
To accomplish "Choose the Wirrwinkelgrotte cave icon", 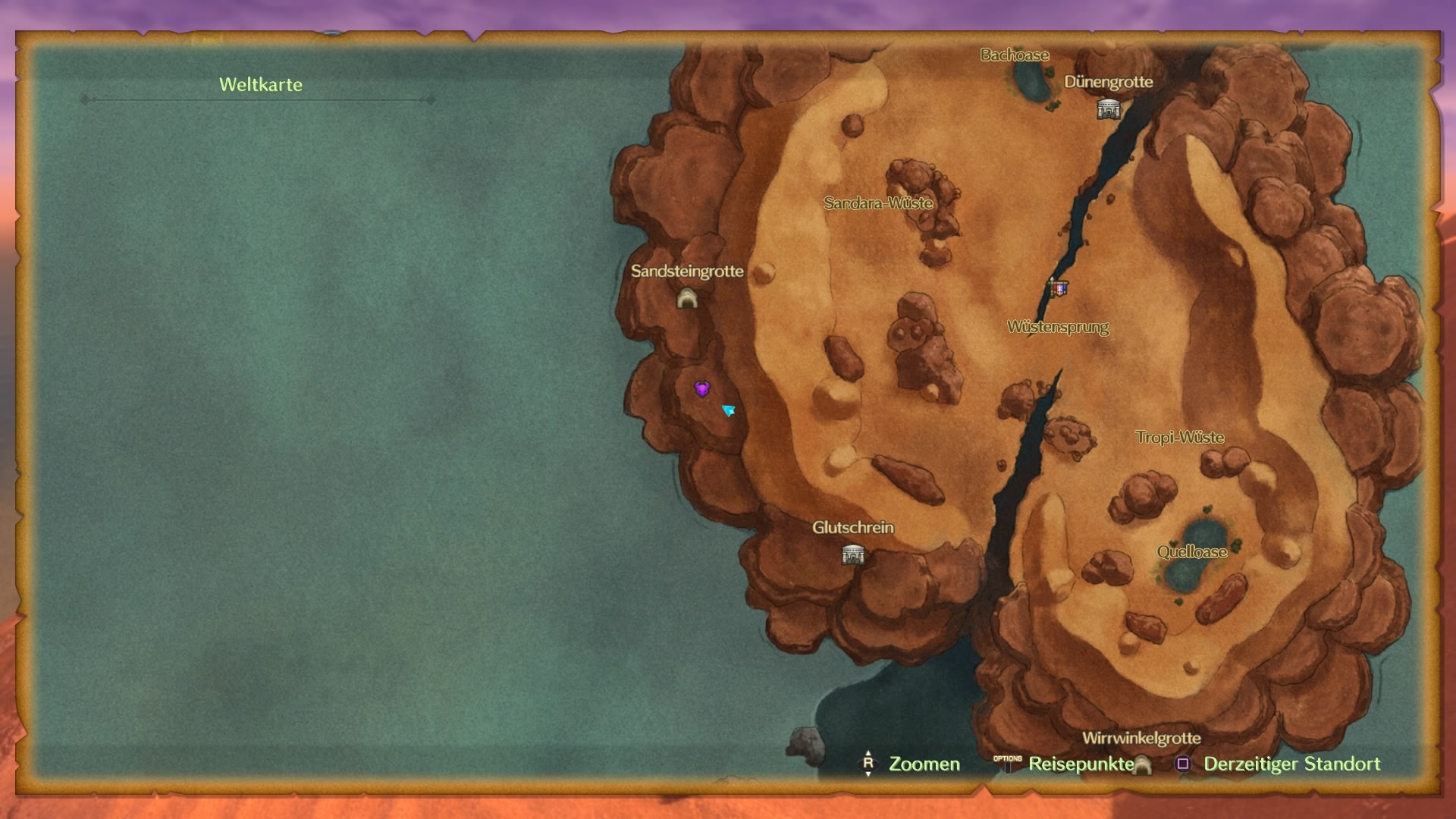I will (1142, 765).
